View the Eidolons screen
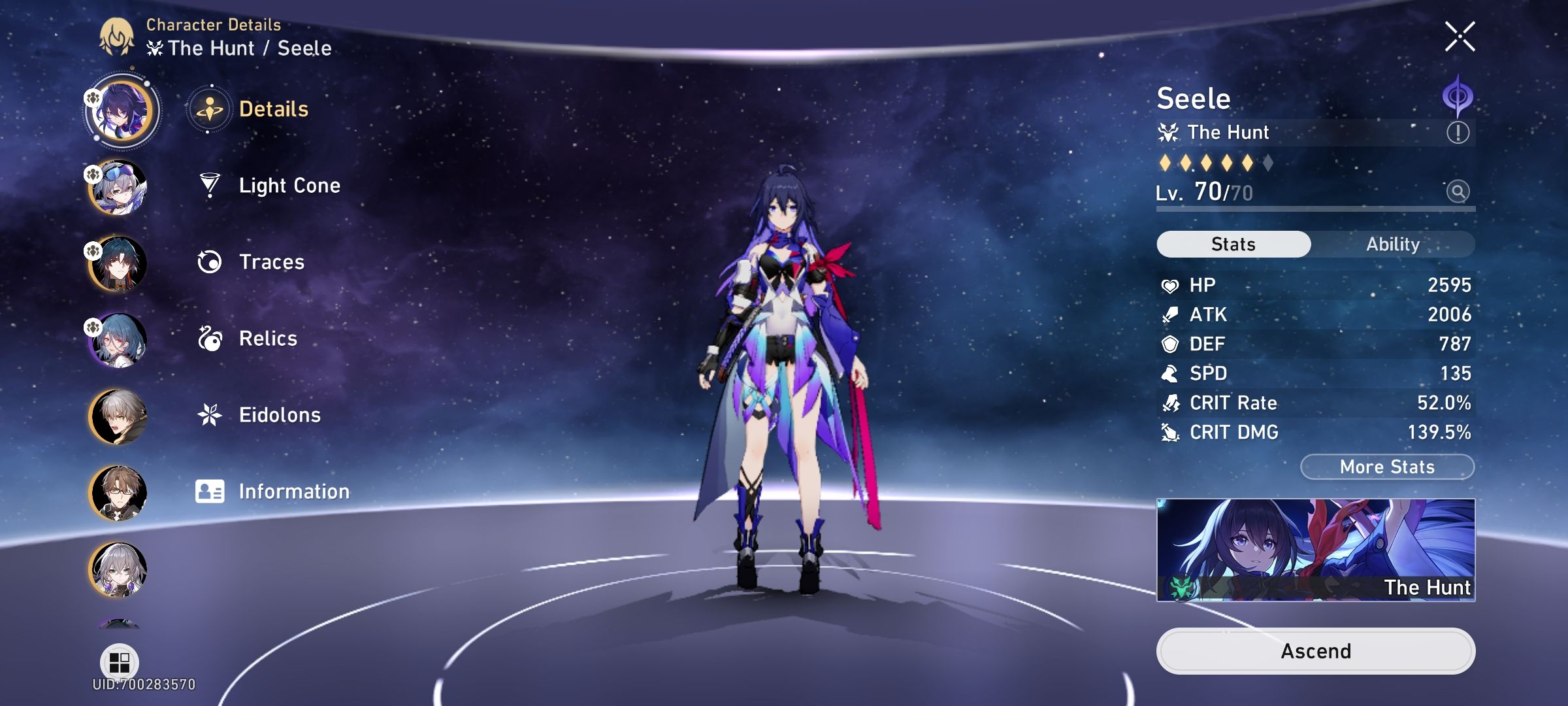The image size is (1568, 706). click(280, 415)
